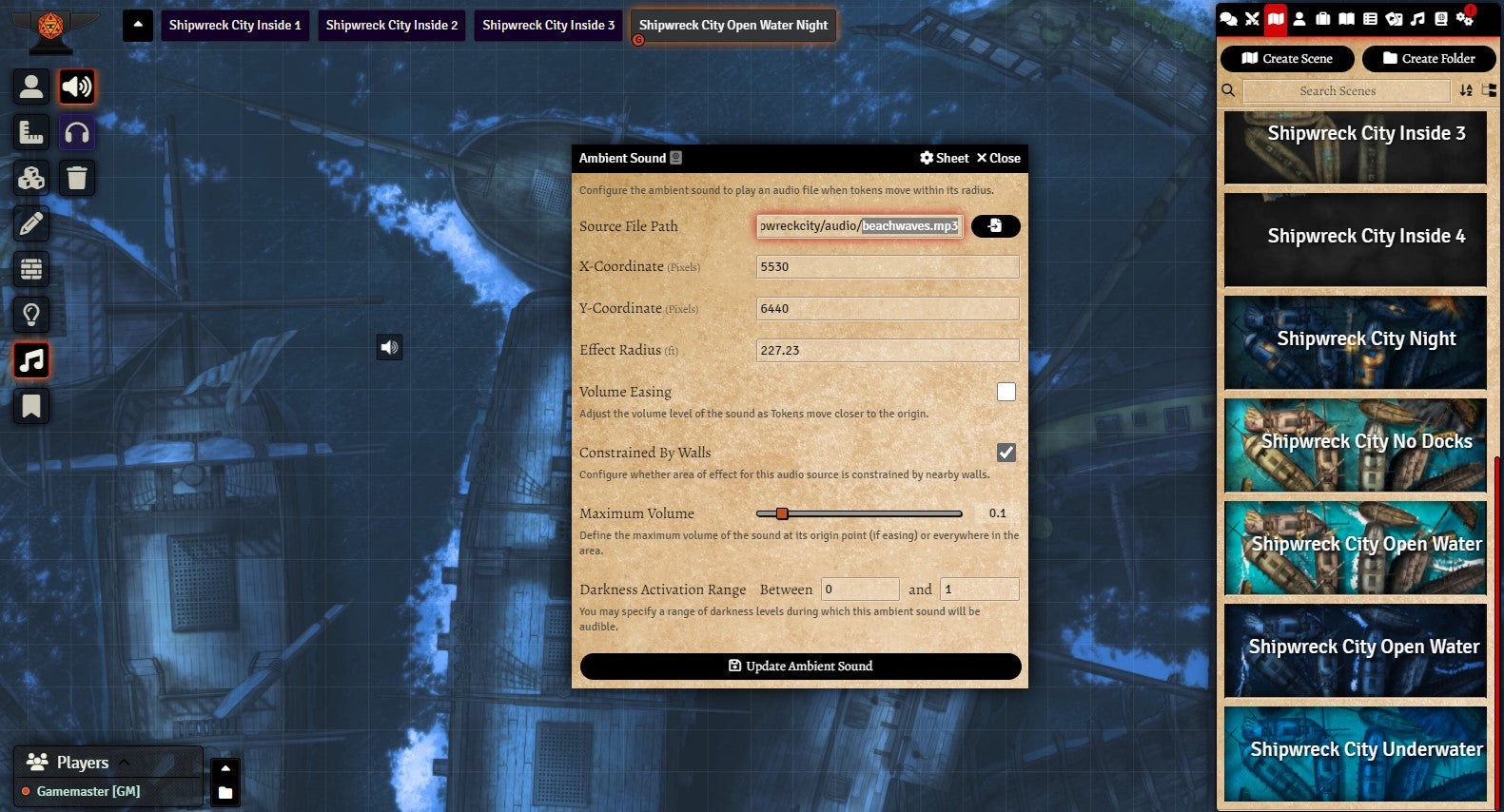Screen dimensions: 1504x812
Task: Select Shipwreck City No Docks scene
Action: [x=1356, y=444]
